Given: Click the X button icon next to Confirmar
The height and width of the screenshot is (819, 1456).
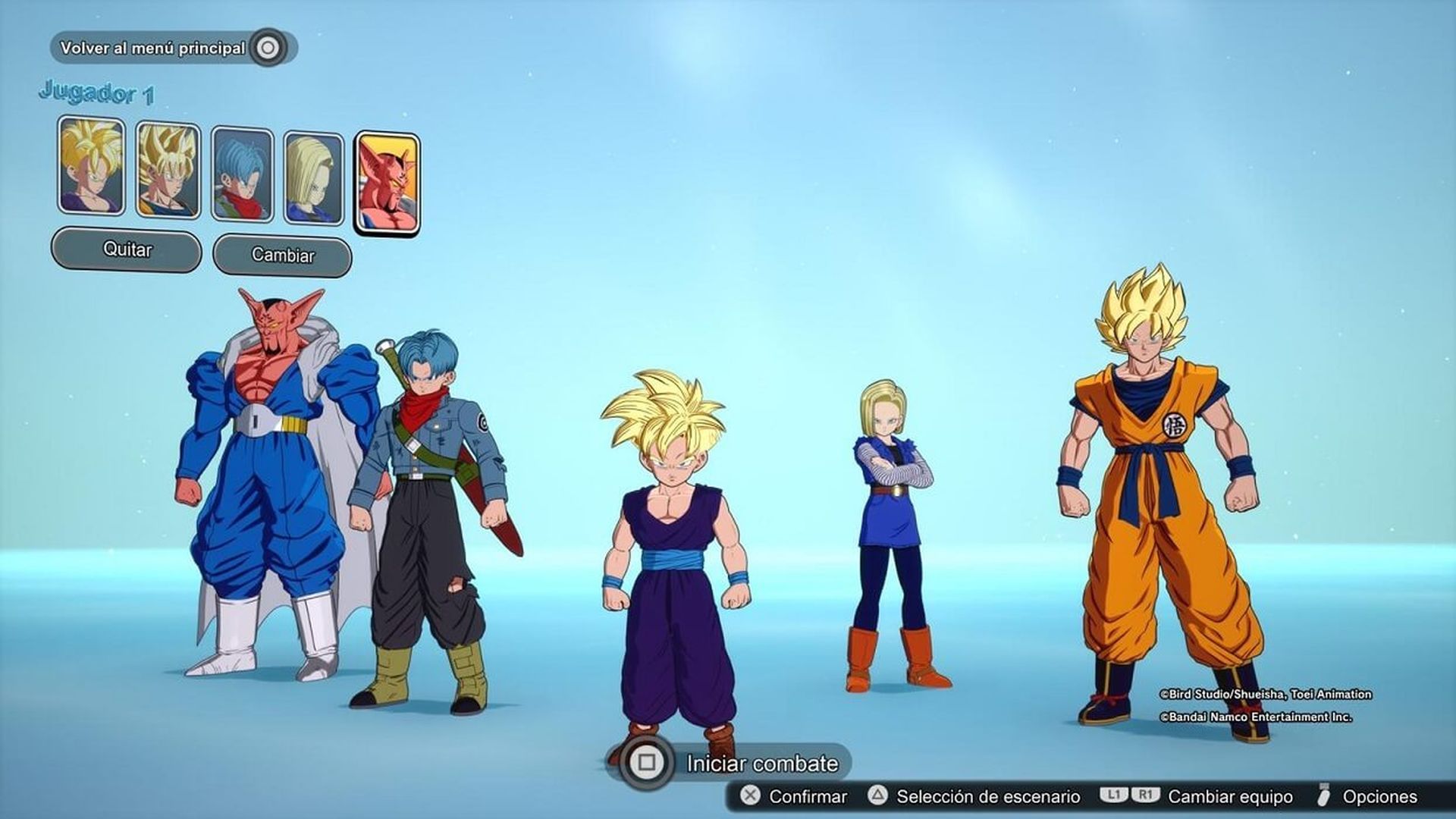Looking at the screenshot, I should pos(751,797).
